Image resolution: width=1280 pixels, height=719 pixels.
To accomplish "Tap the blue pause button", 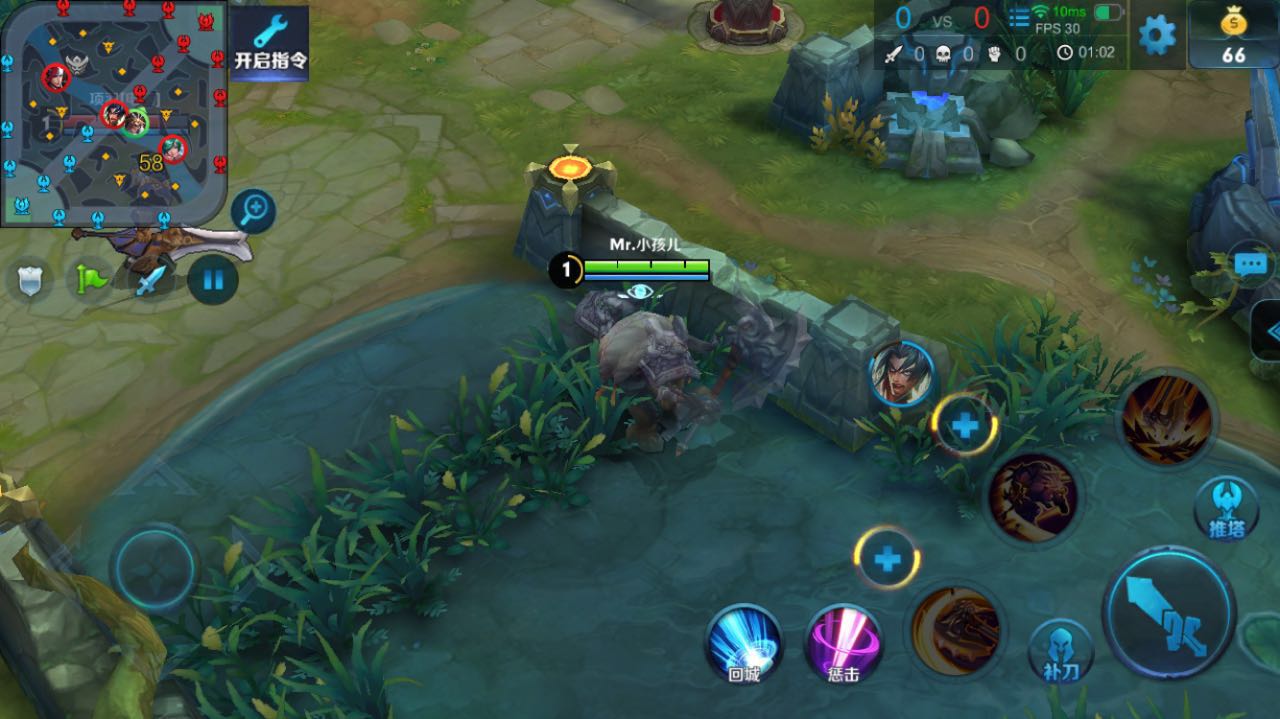I will pyautogui.click(x=212, y=279).
